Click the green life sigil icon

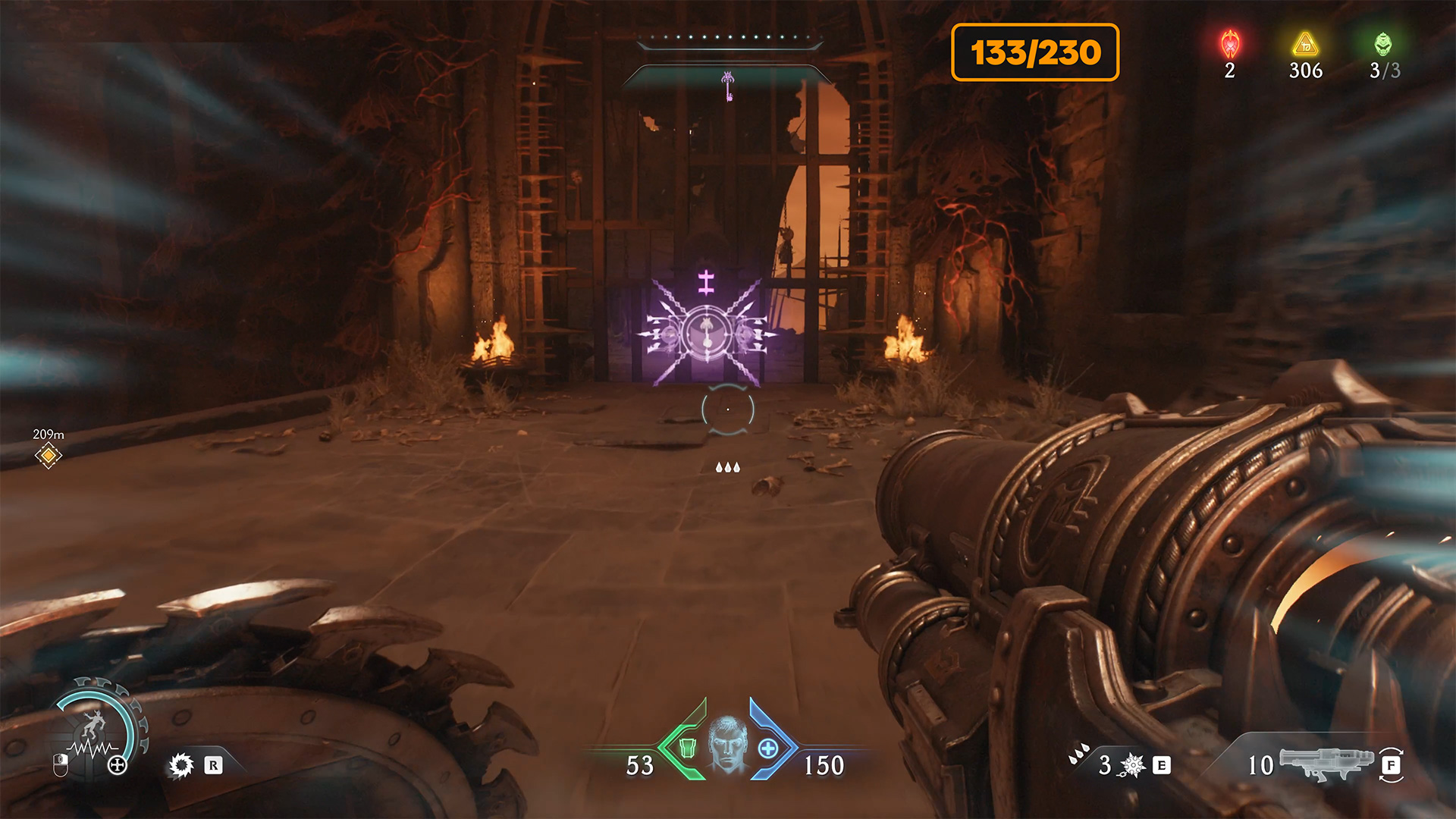click(1383, 44)
